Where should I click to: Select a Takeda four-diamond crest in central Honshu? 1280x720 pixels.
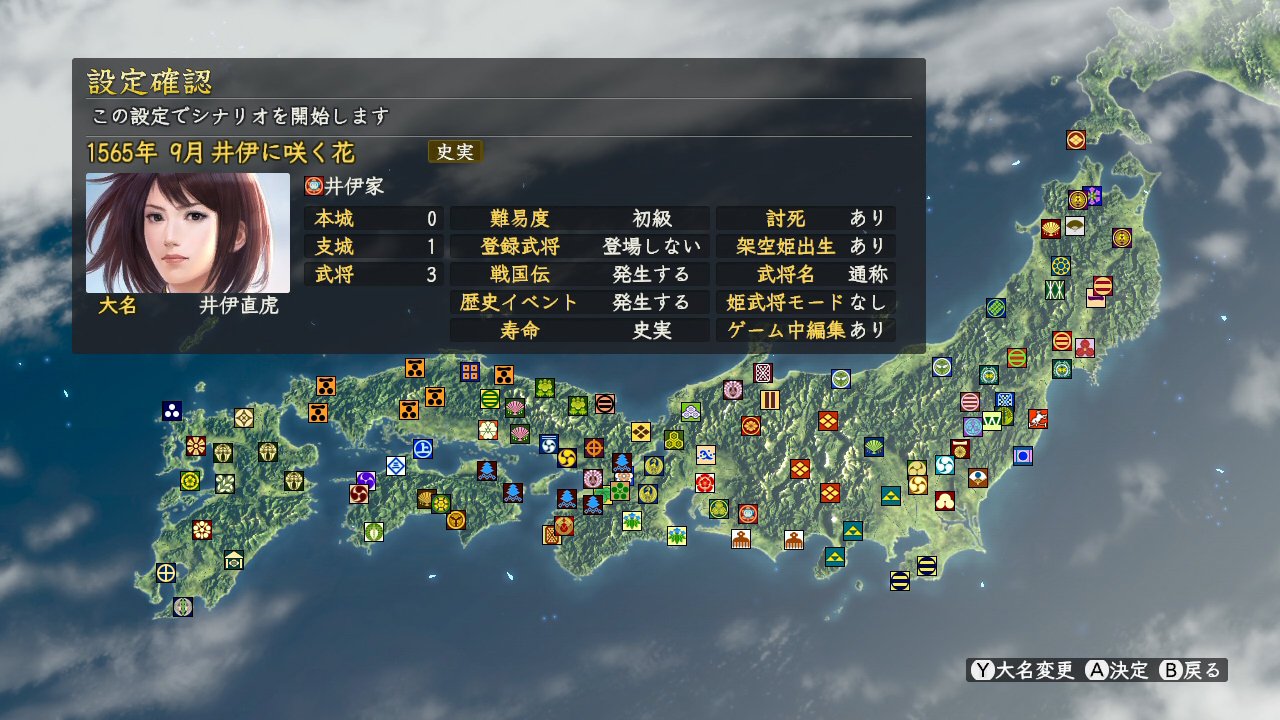[x=828, y=420]
